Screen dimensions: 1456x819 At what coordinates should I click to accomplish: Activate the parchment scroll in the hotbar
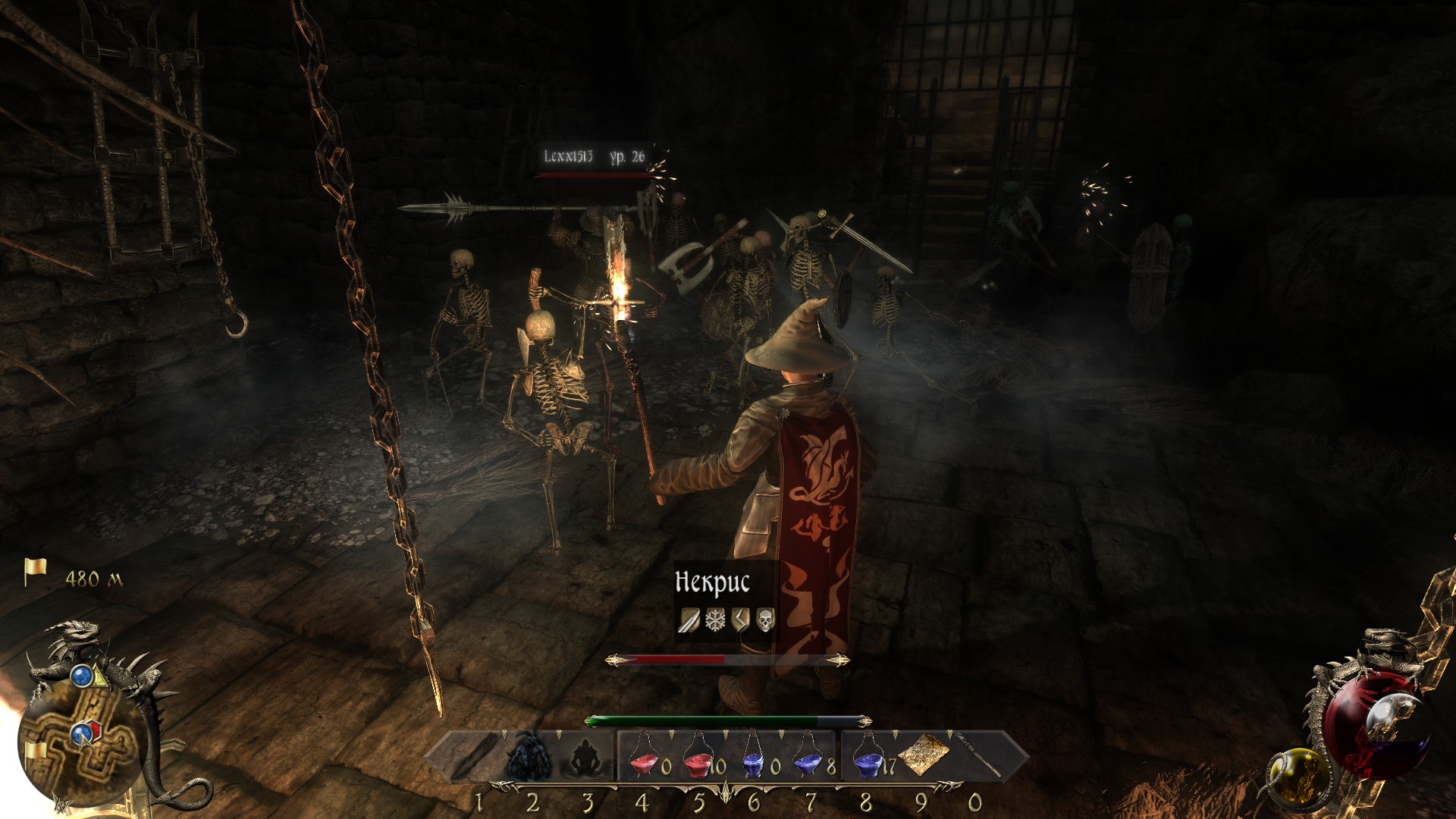click(x=924, y=755)
